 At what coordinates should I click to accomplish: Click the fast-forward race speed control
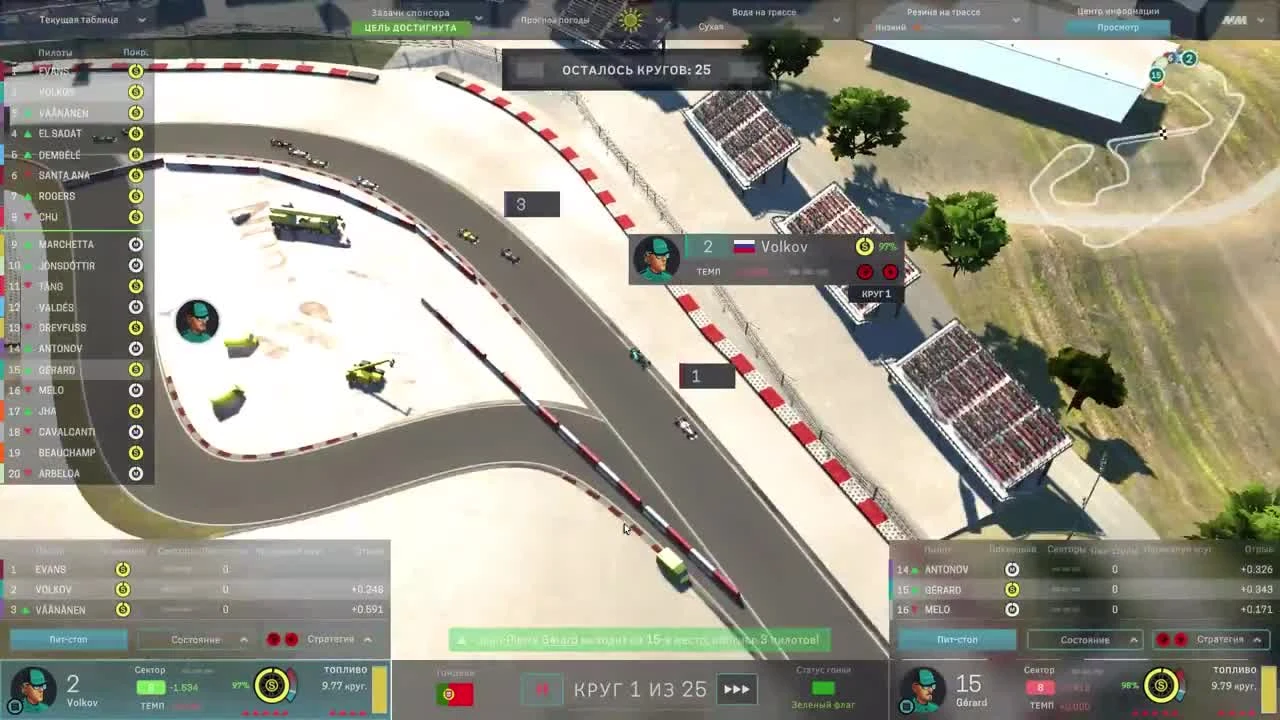pos(737,688)
